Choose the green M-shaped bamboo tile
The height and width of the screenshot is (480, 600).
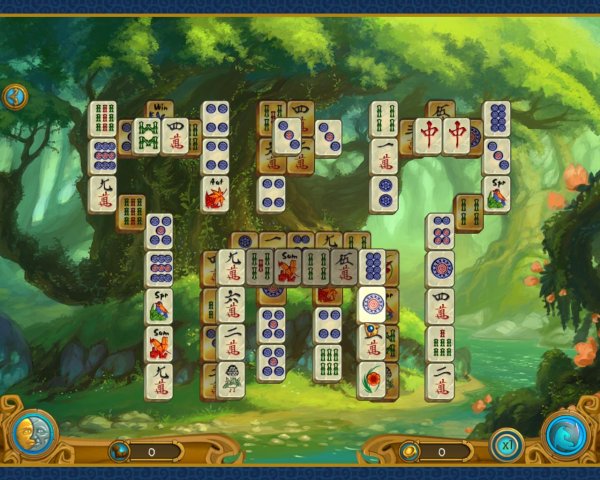tap(147, 135)
